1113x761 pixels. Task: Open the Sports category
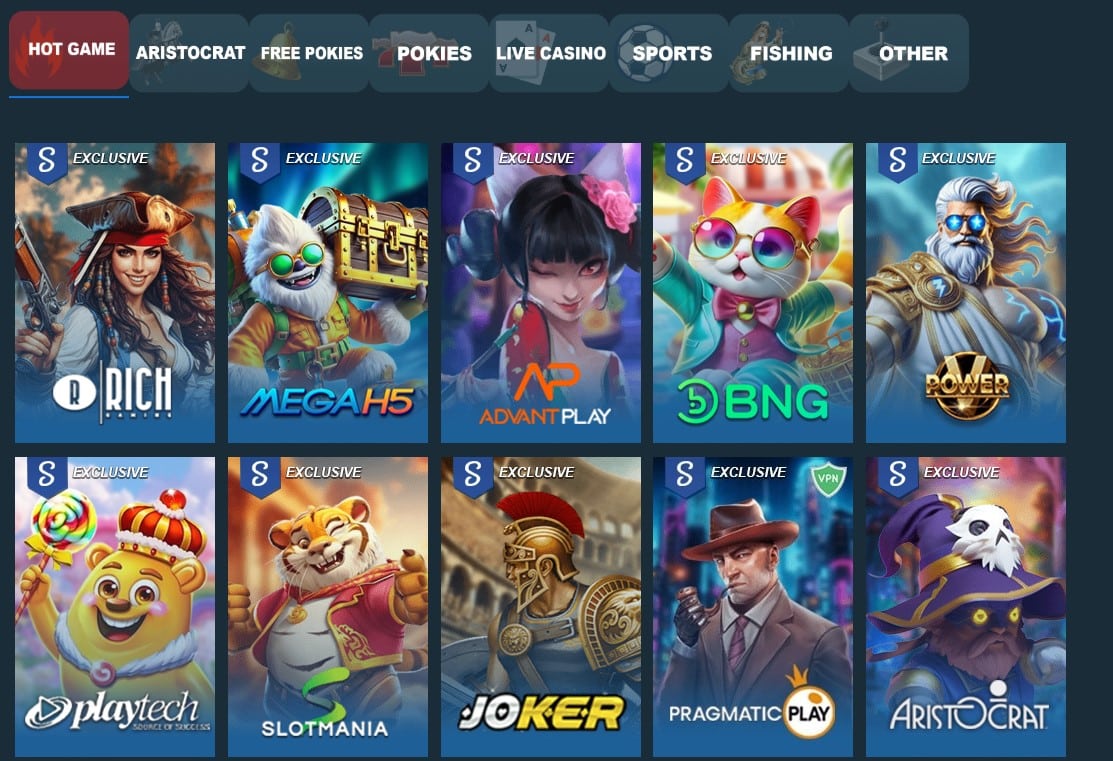click(669, 53)
